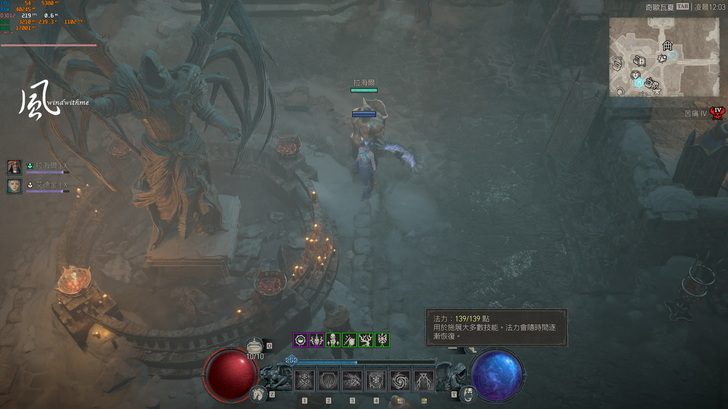Click the red Torment IV skull icon

[716, 113]
